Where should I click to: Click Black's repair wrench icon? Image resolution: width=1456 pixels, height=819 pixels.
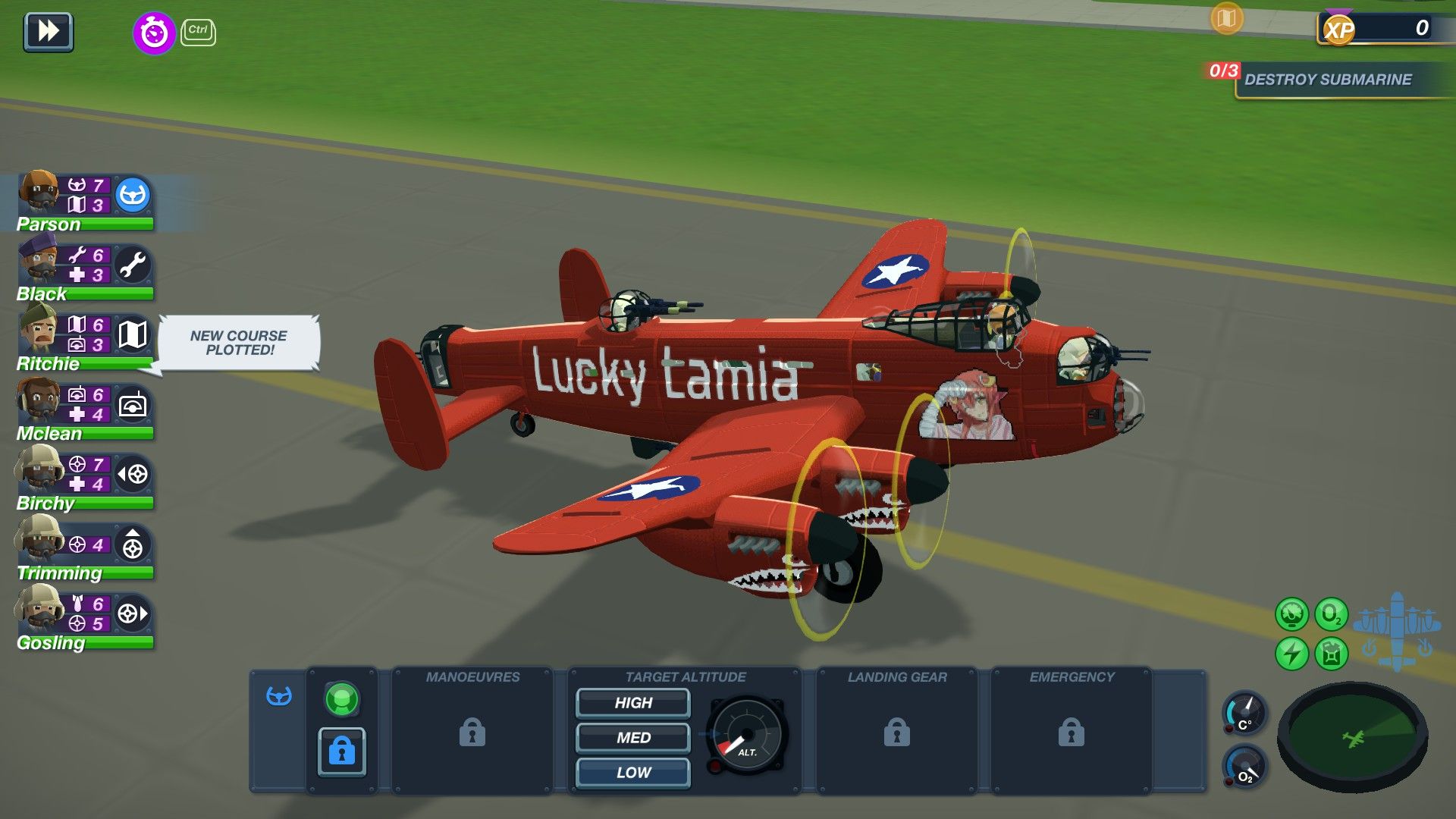point(133,266)
